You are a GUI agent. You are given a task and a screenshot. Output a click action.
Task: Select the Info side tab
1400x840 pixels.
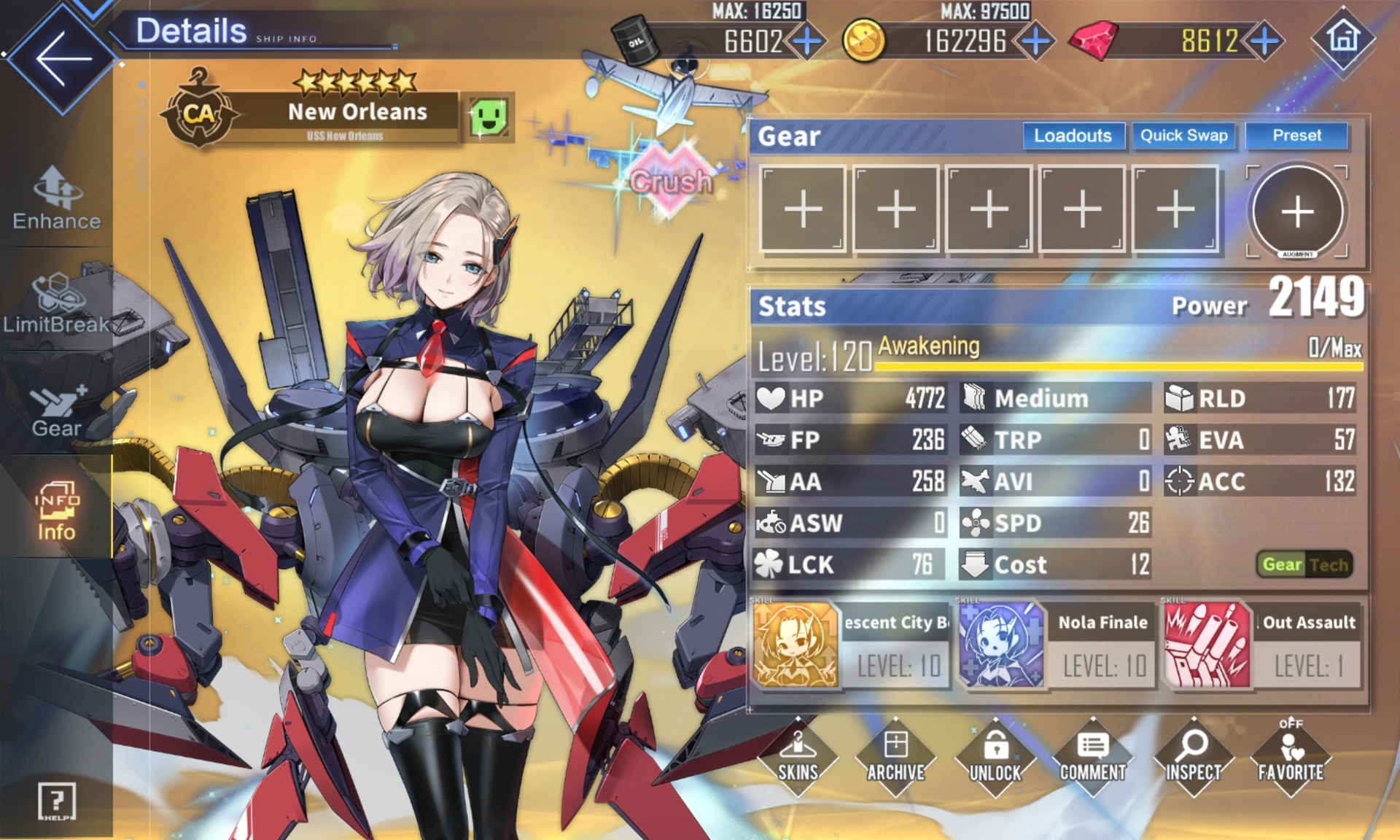coord(56,510)
